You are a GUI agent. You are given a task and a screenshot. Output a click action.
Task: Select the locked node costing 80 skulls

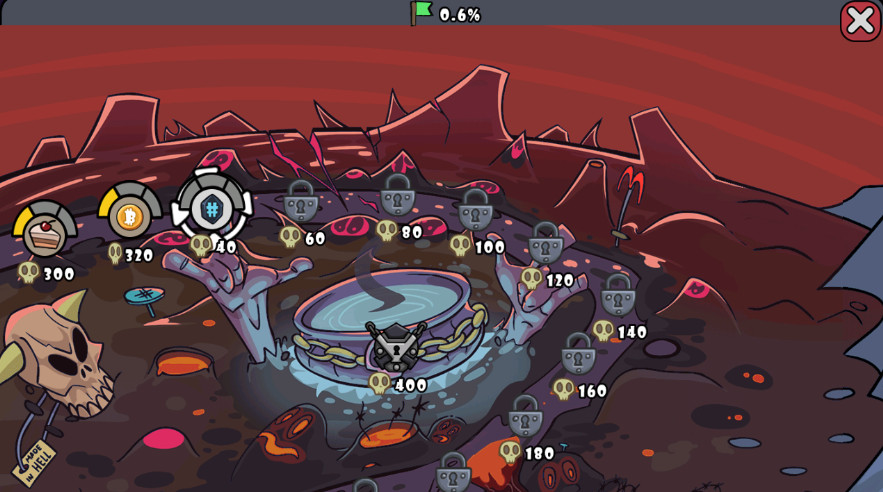tap(397, 195)
